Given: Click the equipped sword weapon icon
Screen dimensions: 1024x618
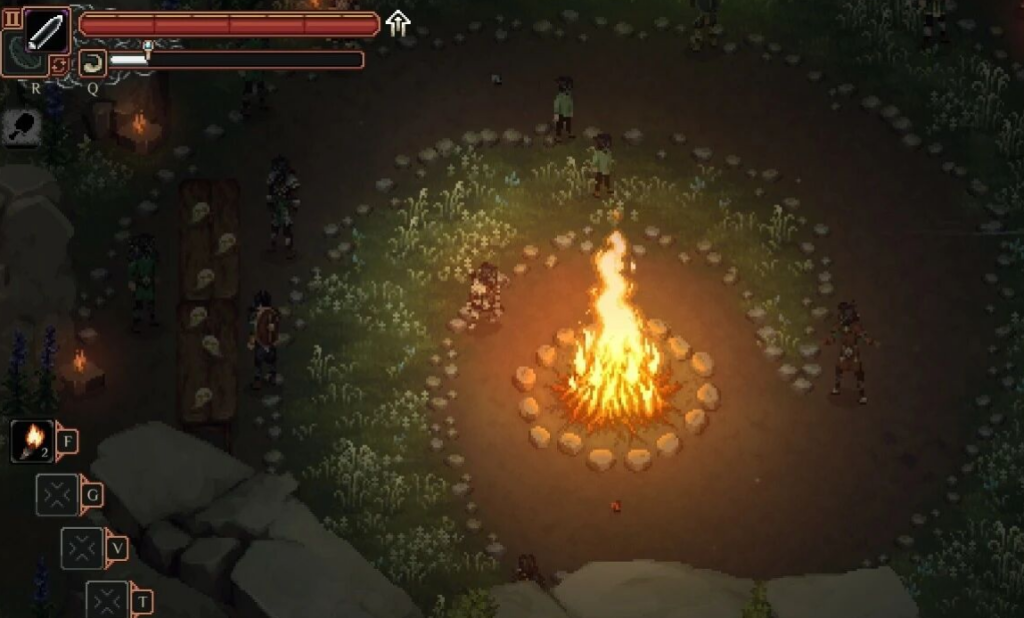Looking at the screenshot, I should pyautogui.click(x=46, y=31).
